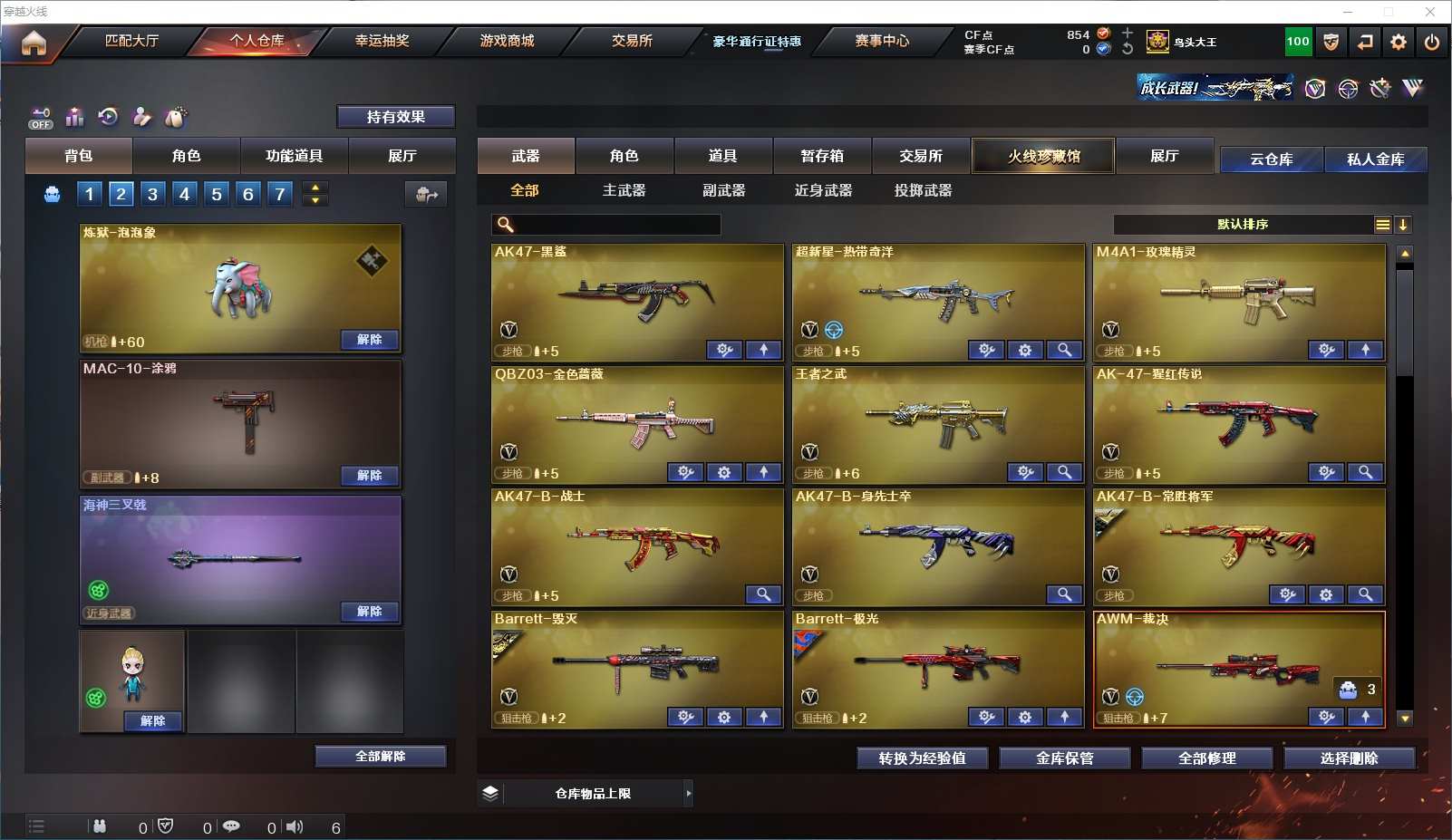1452x840 pixels.
Task: Unequip the MAC-10-涂鸦 with 解除
Action: 369,476
